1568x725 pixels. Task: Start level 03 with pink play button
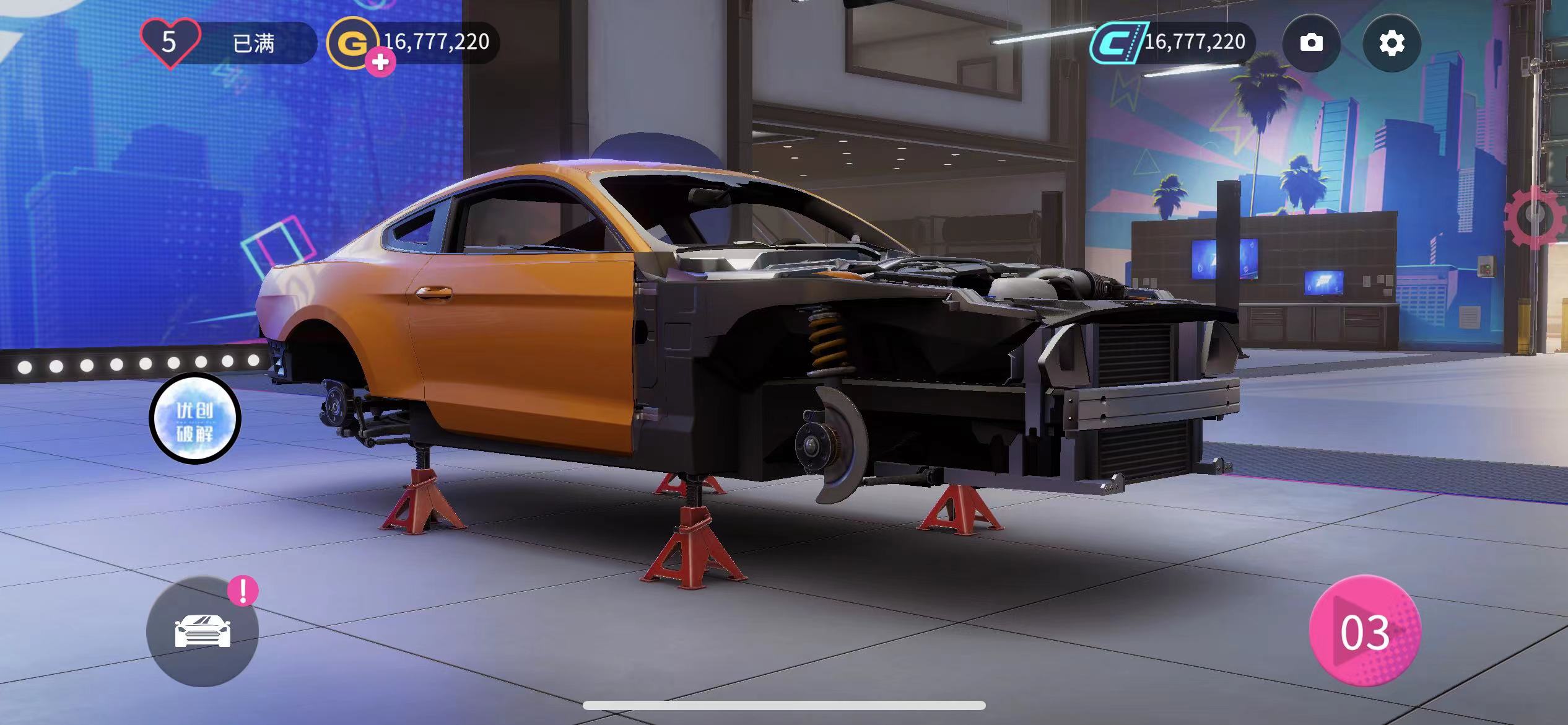(x=1365, y=631)
